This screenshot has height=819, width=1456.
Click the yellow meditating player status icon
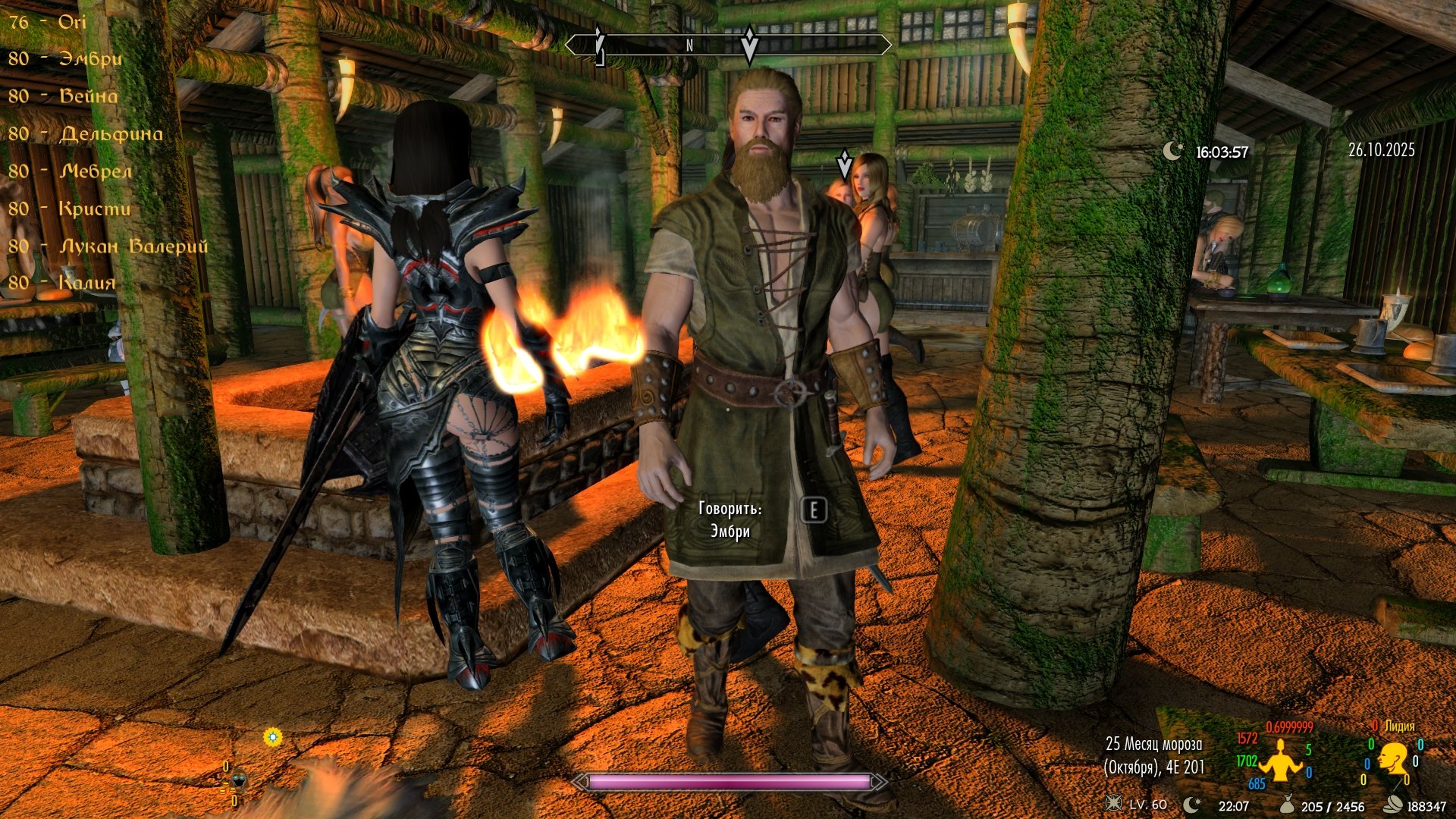click(1280, 760)
